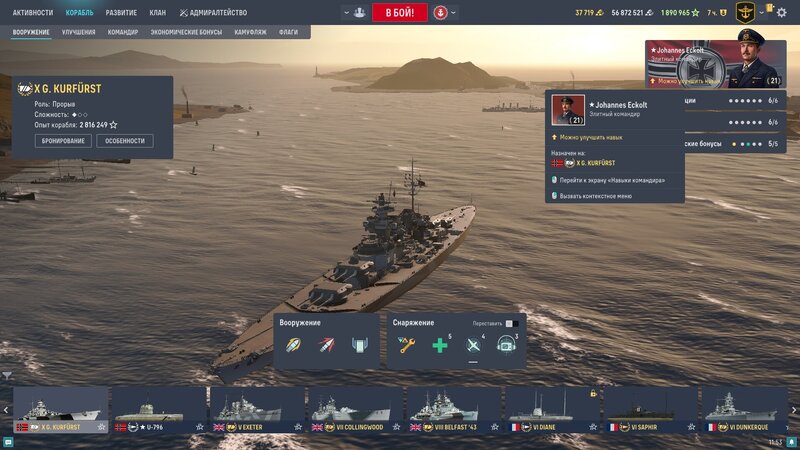The width and height of the screenshot is (800, 450).
Task: Select the green cross repair party consumable
Action: coord(439,346)
